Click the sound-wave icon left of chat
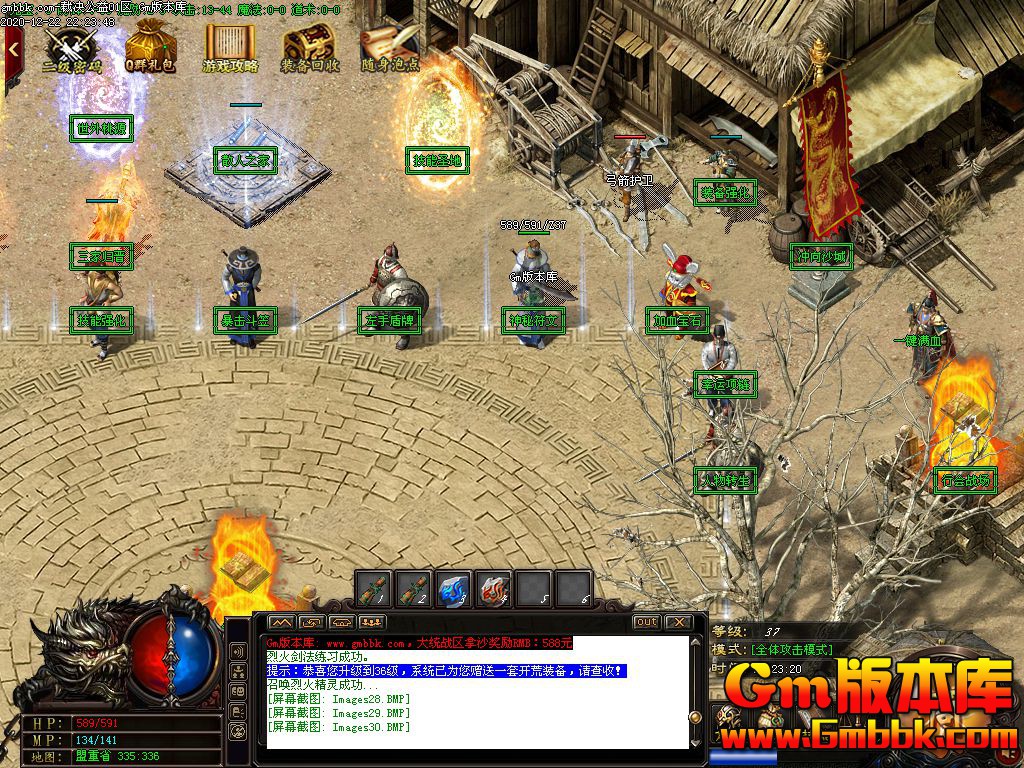 [239, 651]
